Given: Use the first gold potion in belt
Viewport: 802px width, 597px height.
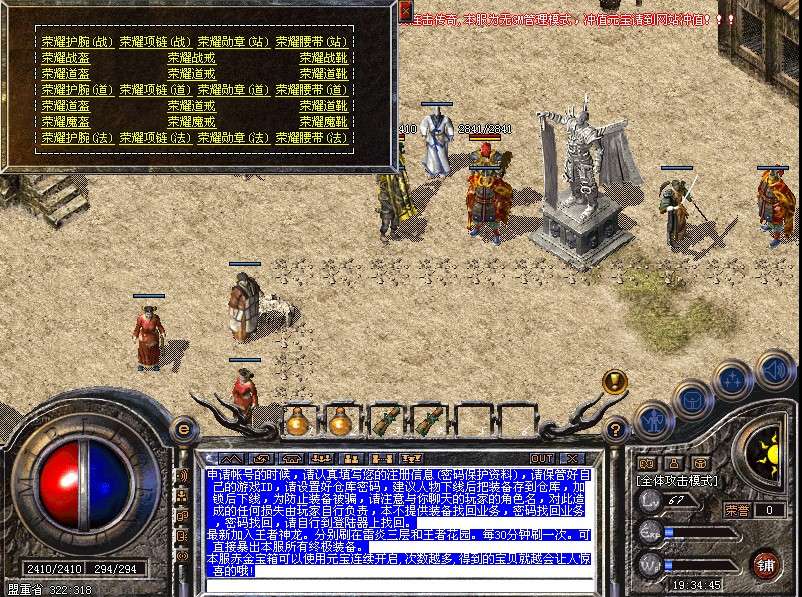Looking at the screenshot, I should coord(297,421).
